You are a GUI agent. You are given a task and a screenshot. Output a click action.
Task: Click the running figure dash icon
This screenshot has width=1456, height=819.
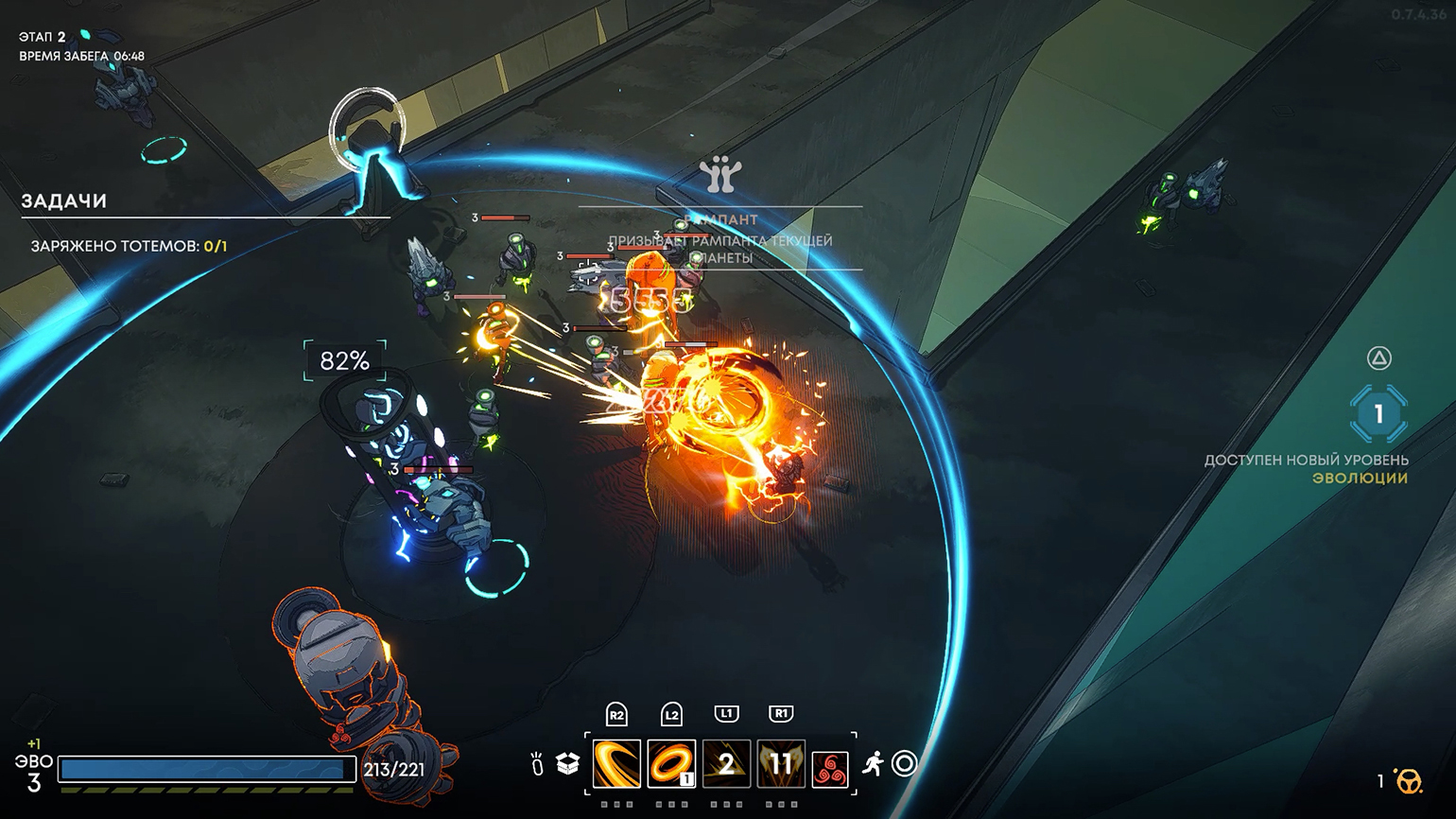(x=873, y=763)
